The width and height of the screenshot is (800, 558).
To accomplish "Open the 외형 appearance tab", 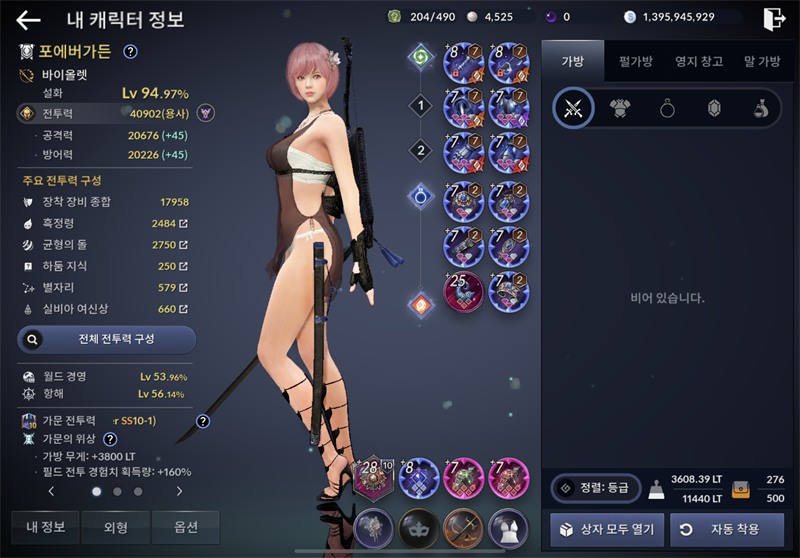I will [x=116, y=527].
